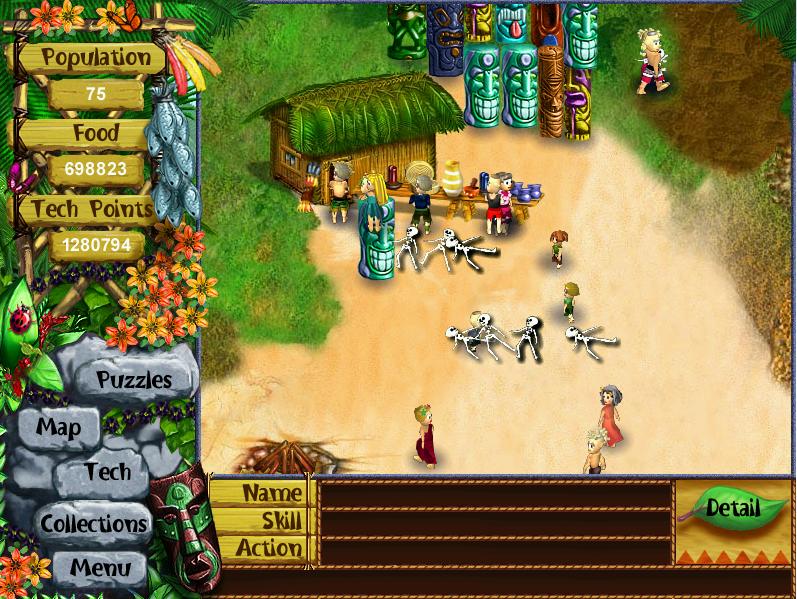Click the green leaf Detail button
The width and height of the screenshot is (797, 599).
pyautogui.click(x=733, y=508)
